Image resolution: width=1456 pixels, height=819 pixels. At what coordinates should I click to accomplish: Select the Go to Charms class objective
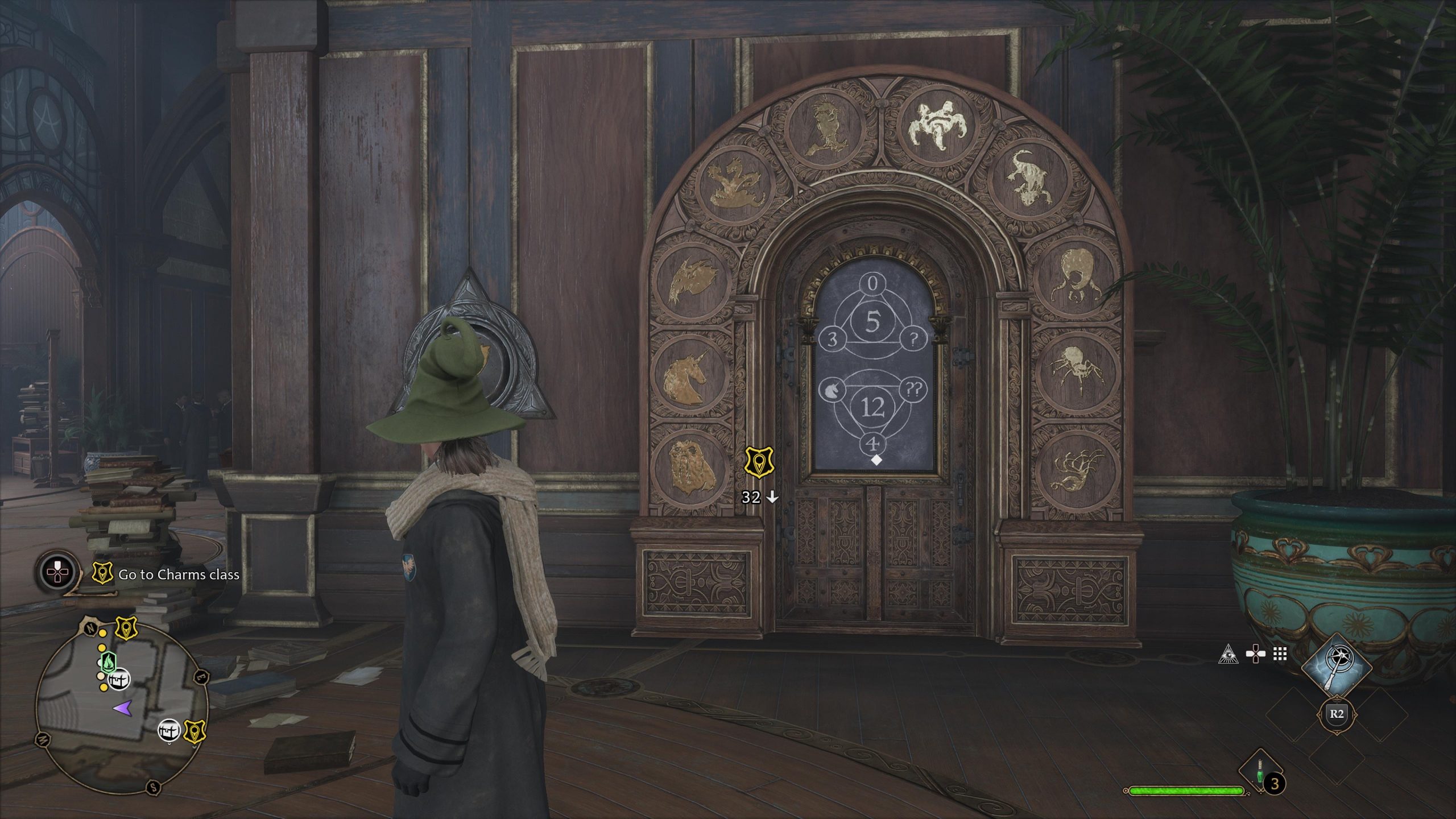point(178,575)
